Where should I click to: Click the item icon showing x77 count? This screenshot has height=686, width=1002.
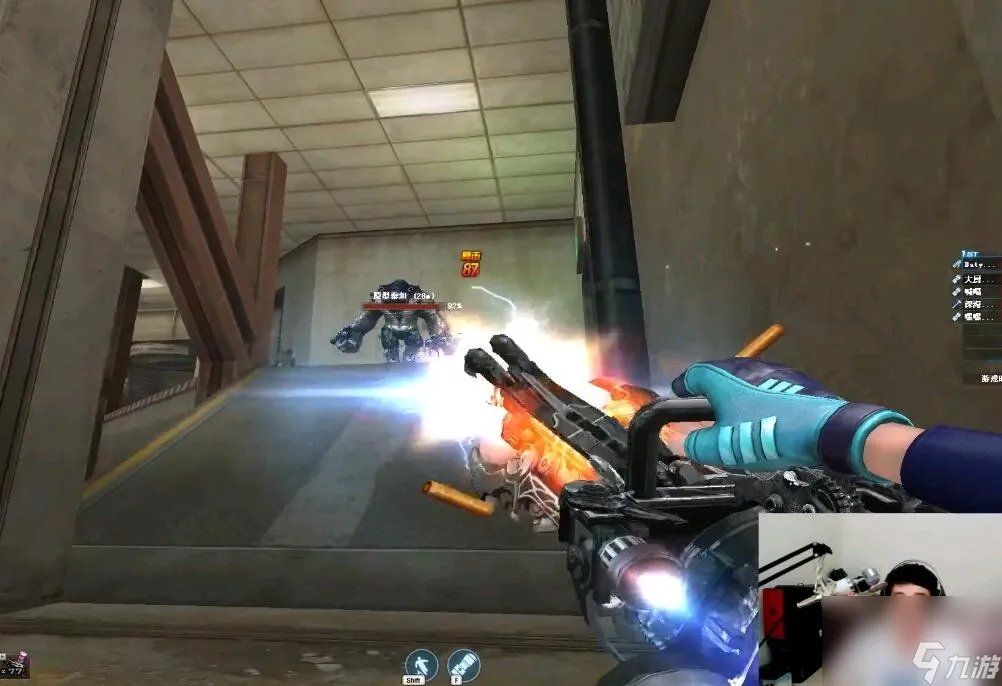click(15, 665)
